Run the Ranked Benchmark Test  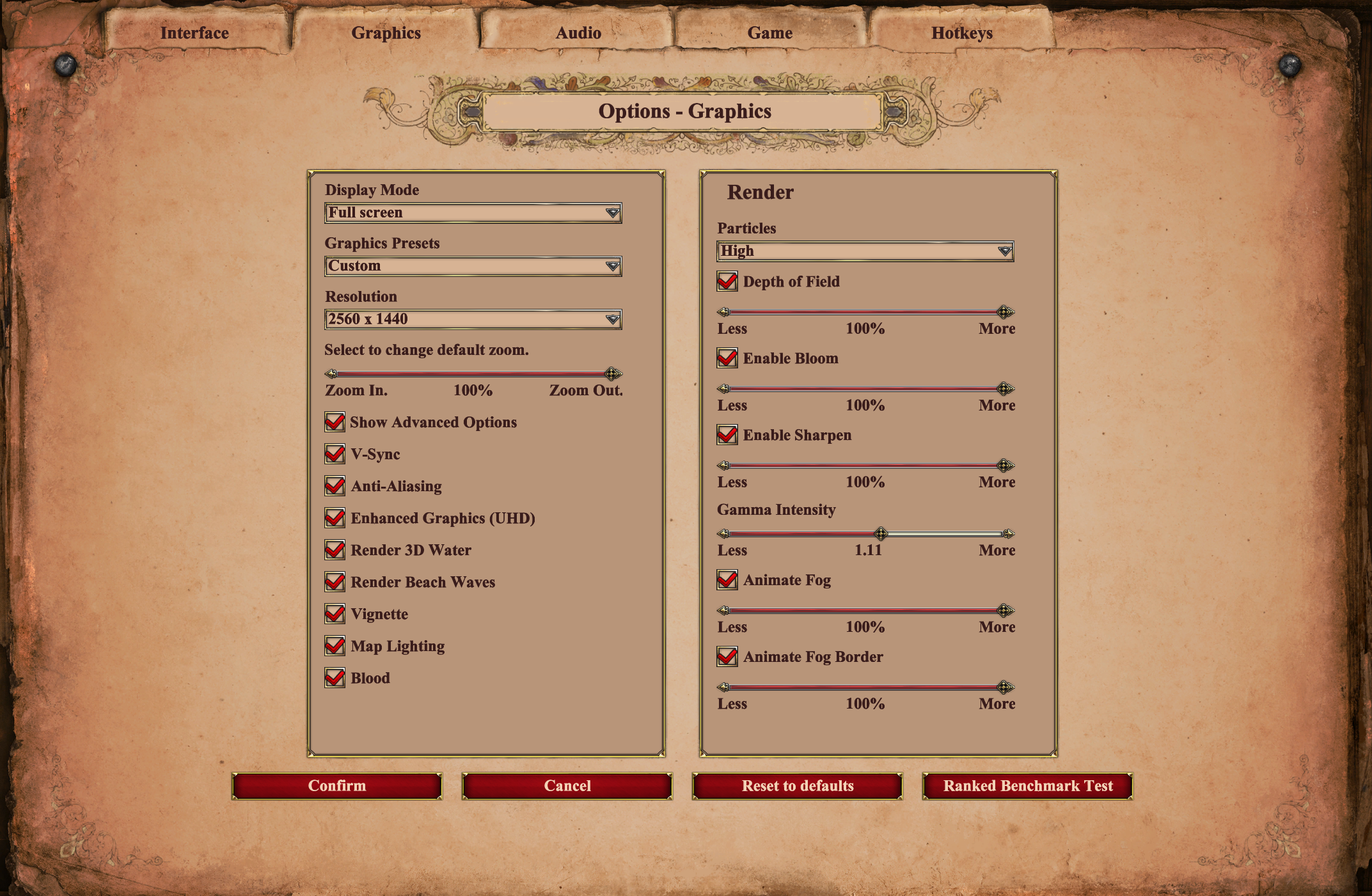[x=1028, y=786]
